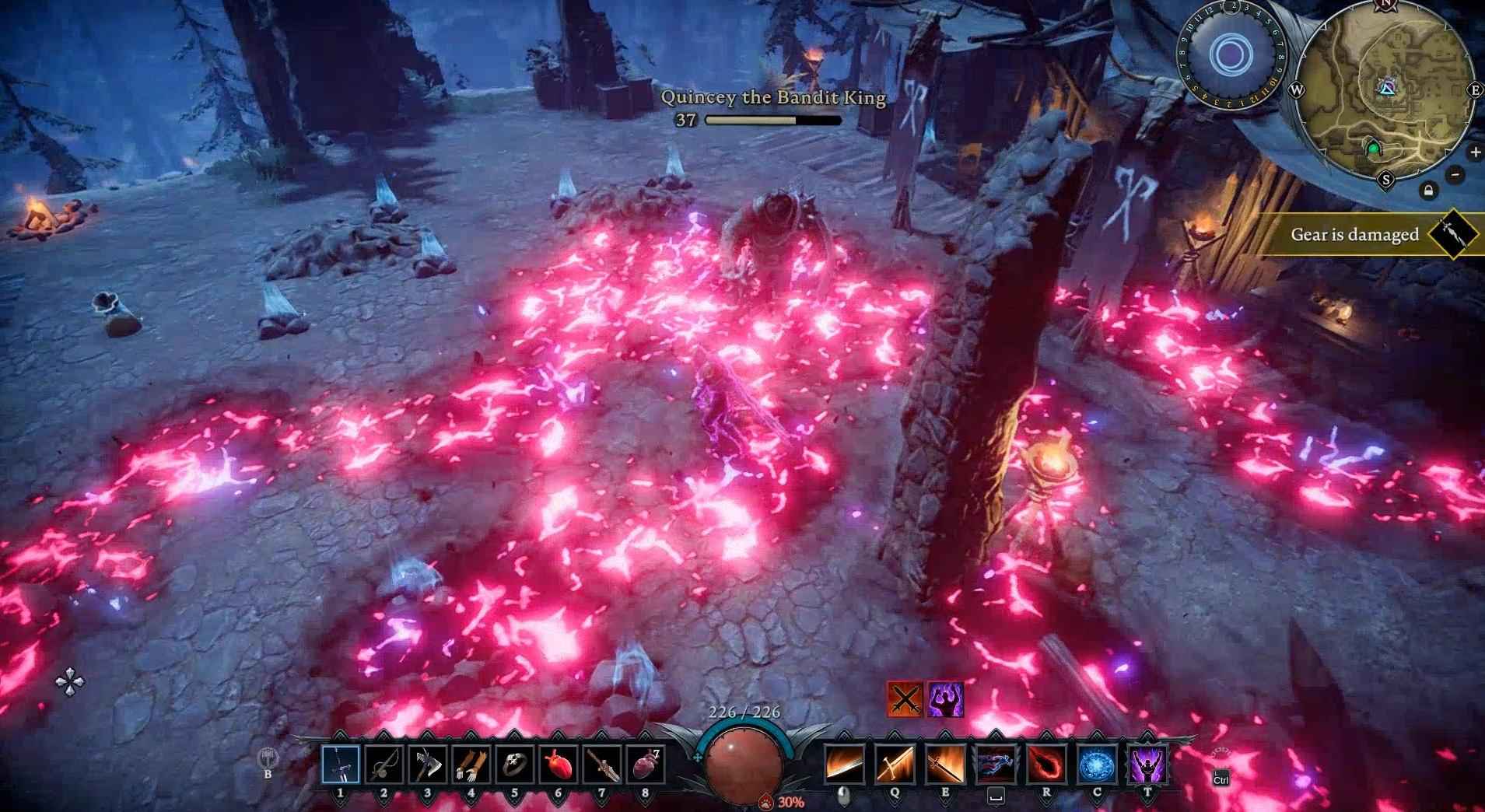Activate the dash travel ability
The height and width of the screenshot is (812, 1485).
tap(996, 765)
